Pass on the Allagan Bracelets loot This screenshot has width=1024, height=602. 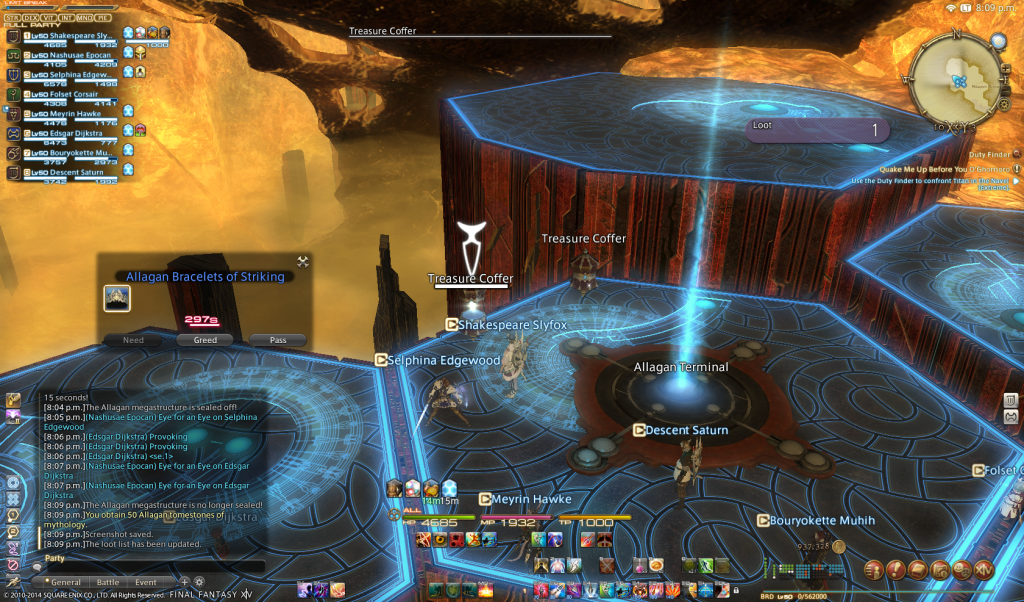tap(278, 340)
